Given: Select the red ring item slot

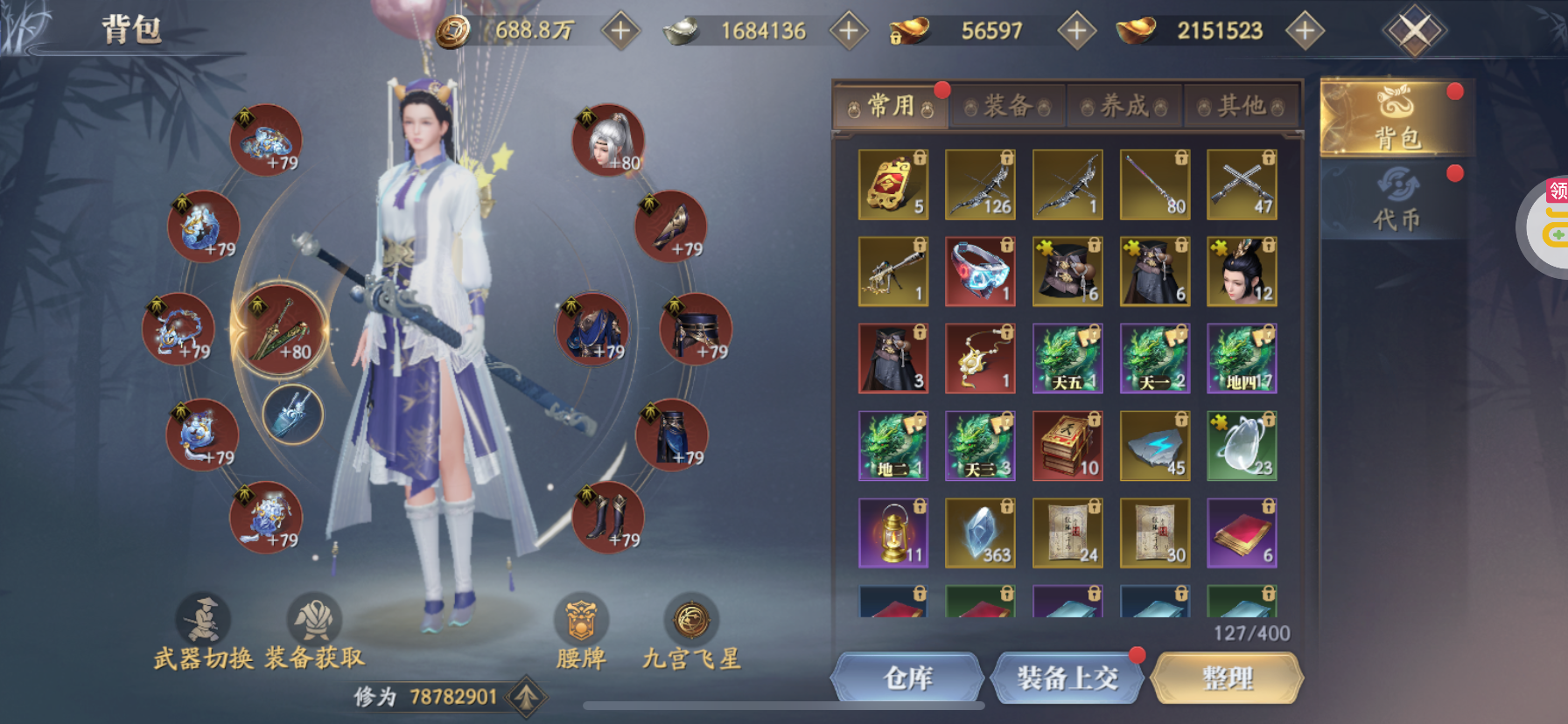Looking at the screenshot, I should (980, 271).
